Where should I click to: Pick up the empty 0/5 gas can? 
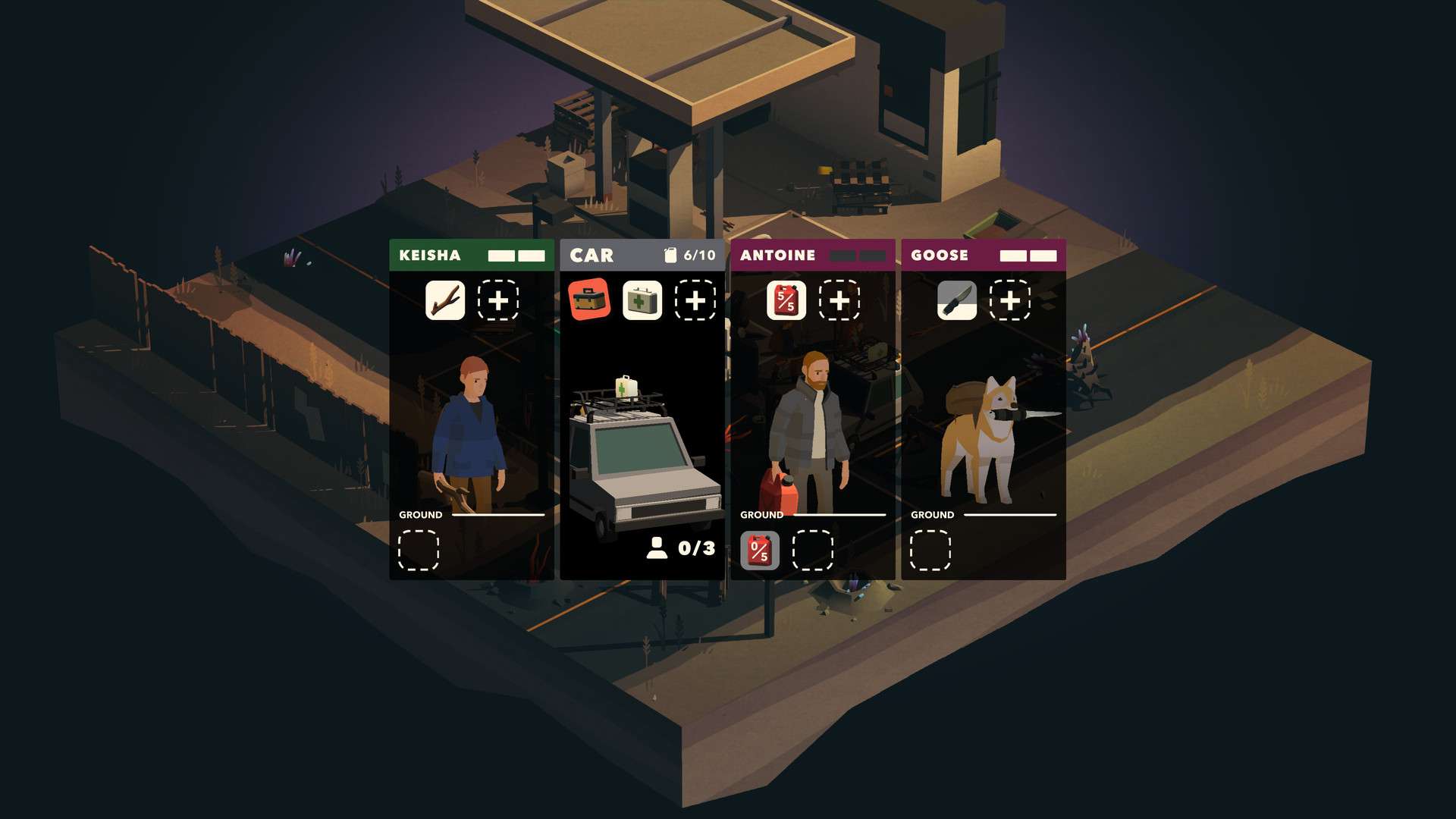coord(760,550)
